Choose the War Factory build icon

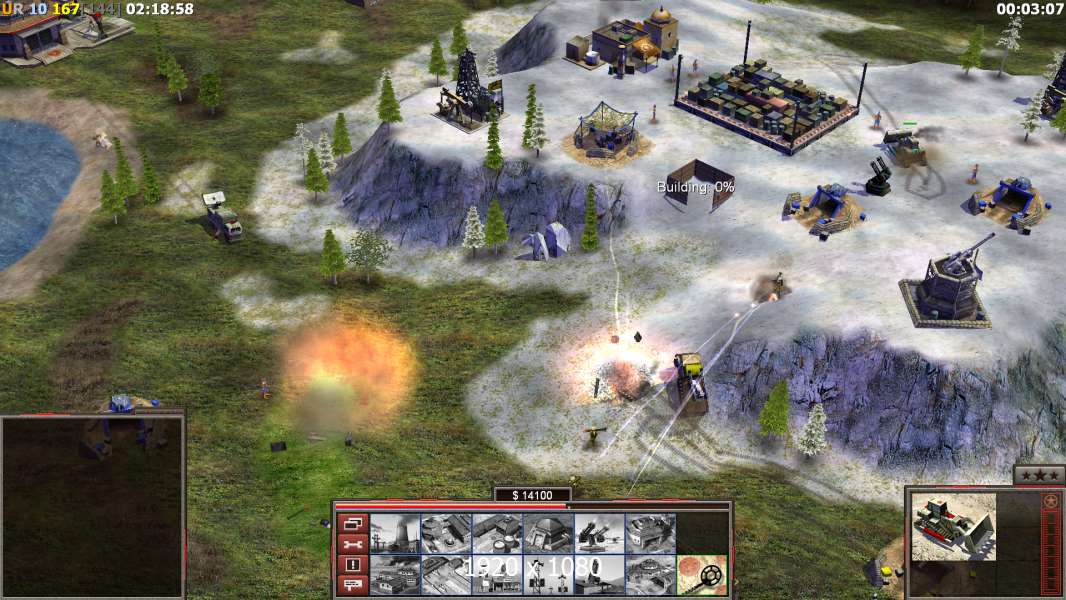coord(649,533)
